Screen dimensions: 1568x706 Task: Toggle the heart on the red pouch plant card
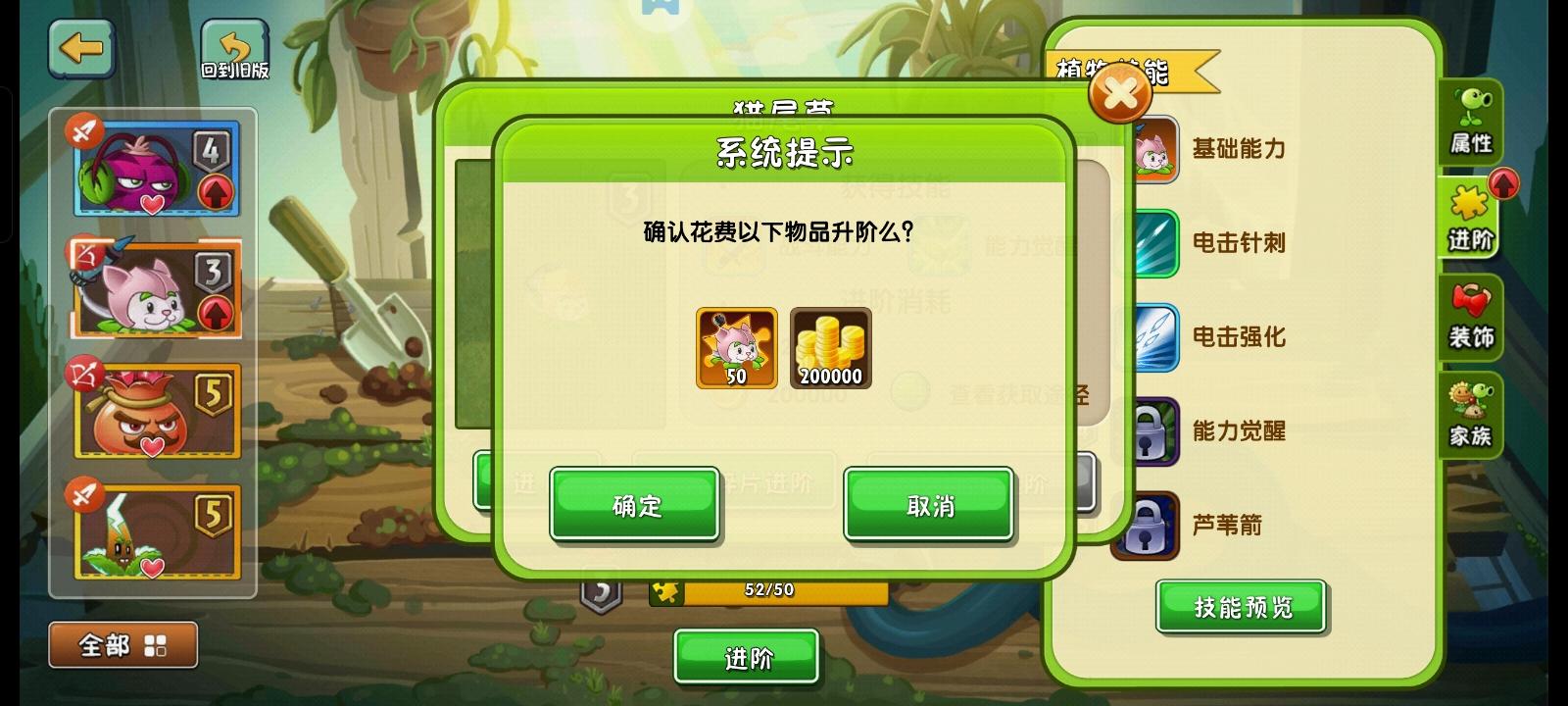[151, 447]
